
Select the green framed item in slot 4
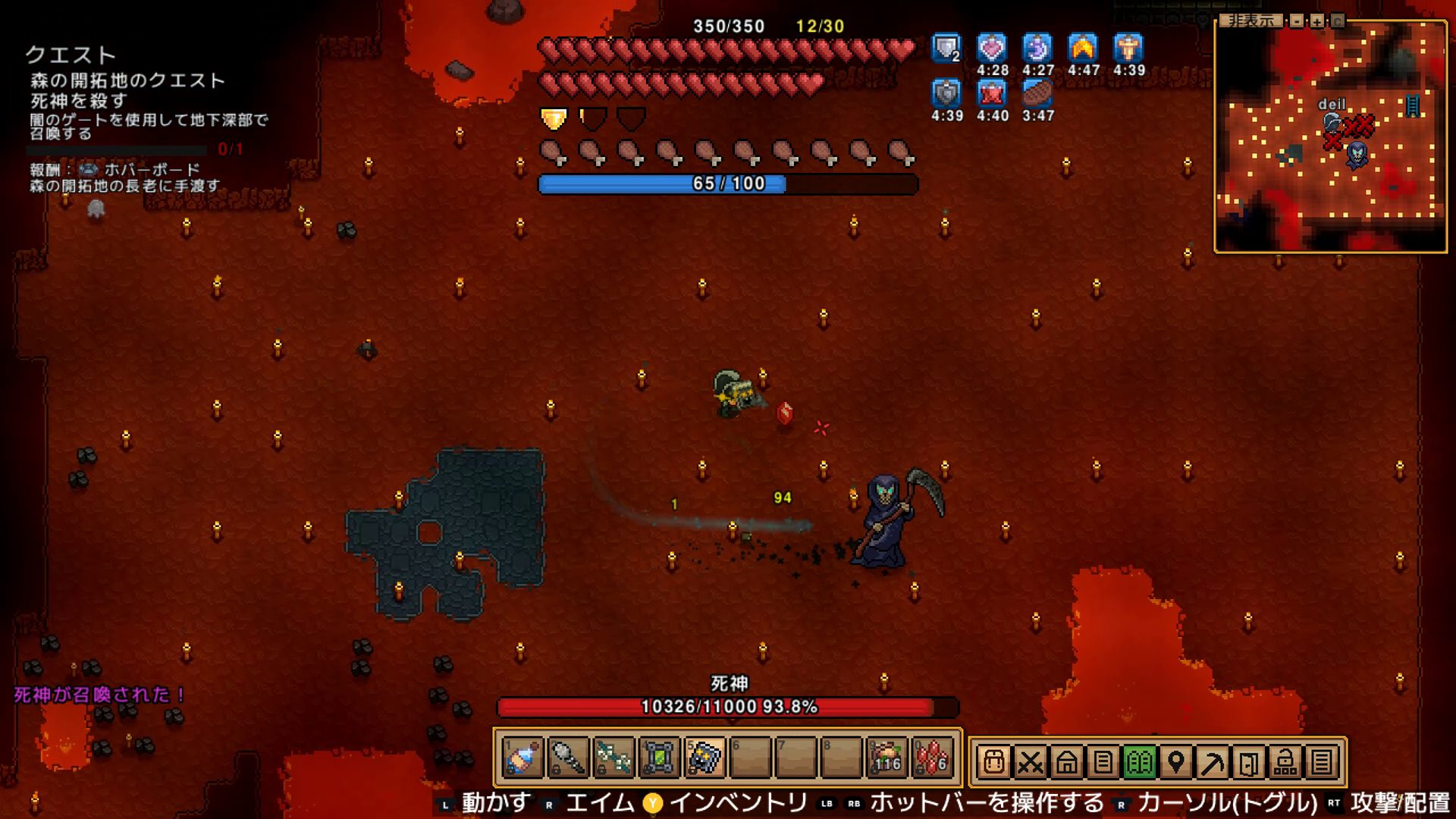click(x=659, y=758)
